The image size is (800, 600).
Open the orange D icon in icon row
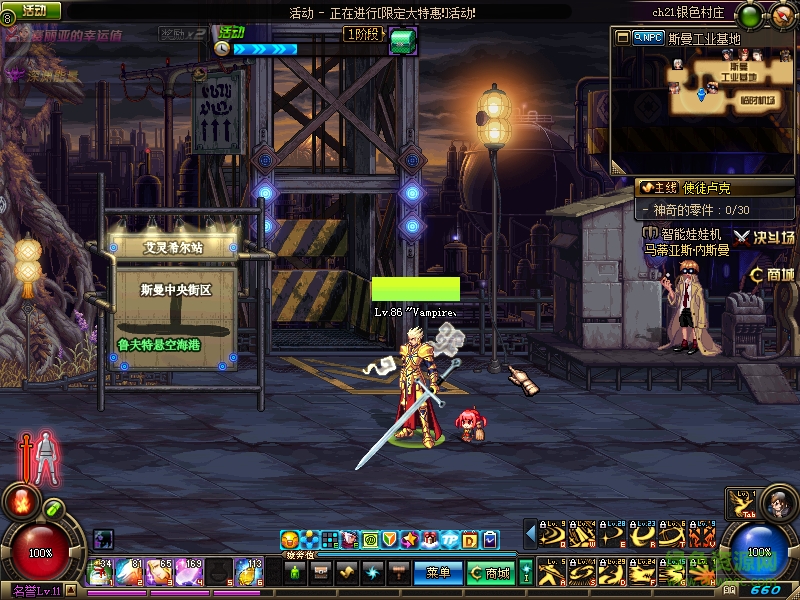pos(469,540)
